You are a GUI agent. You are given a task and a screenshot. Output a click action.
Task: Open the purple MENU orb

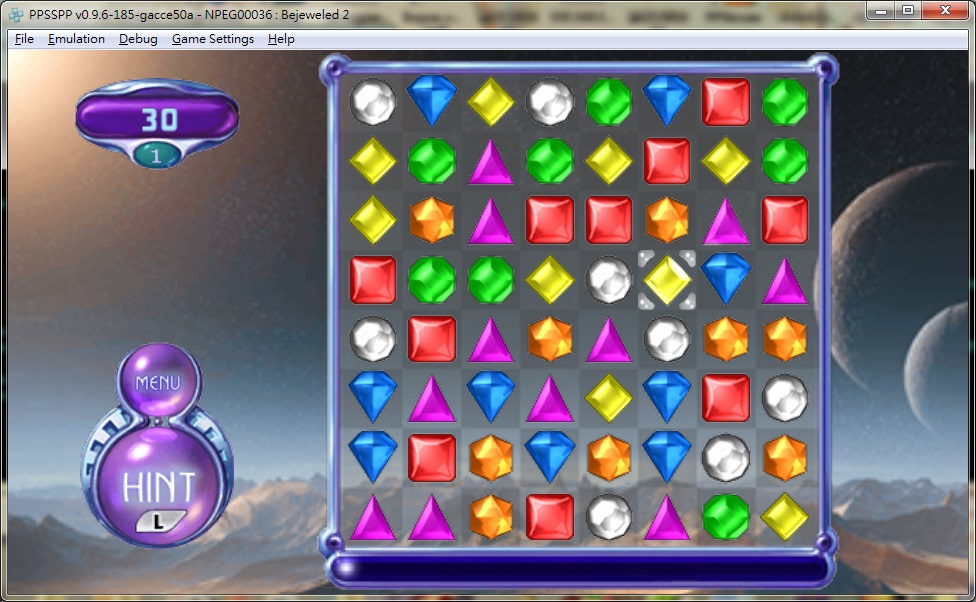tap(158, 382)
